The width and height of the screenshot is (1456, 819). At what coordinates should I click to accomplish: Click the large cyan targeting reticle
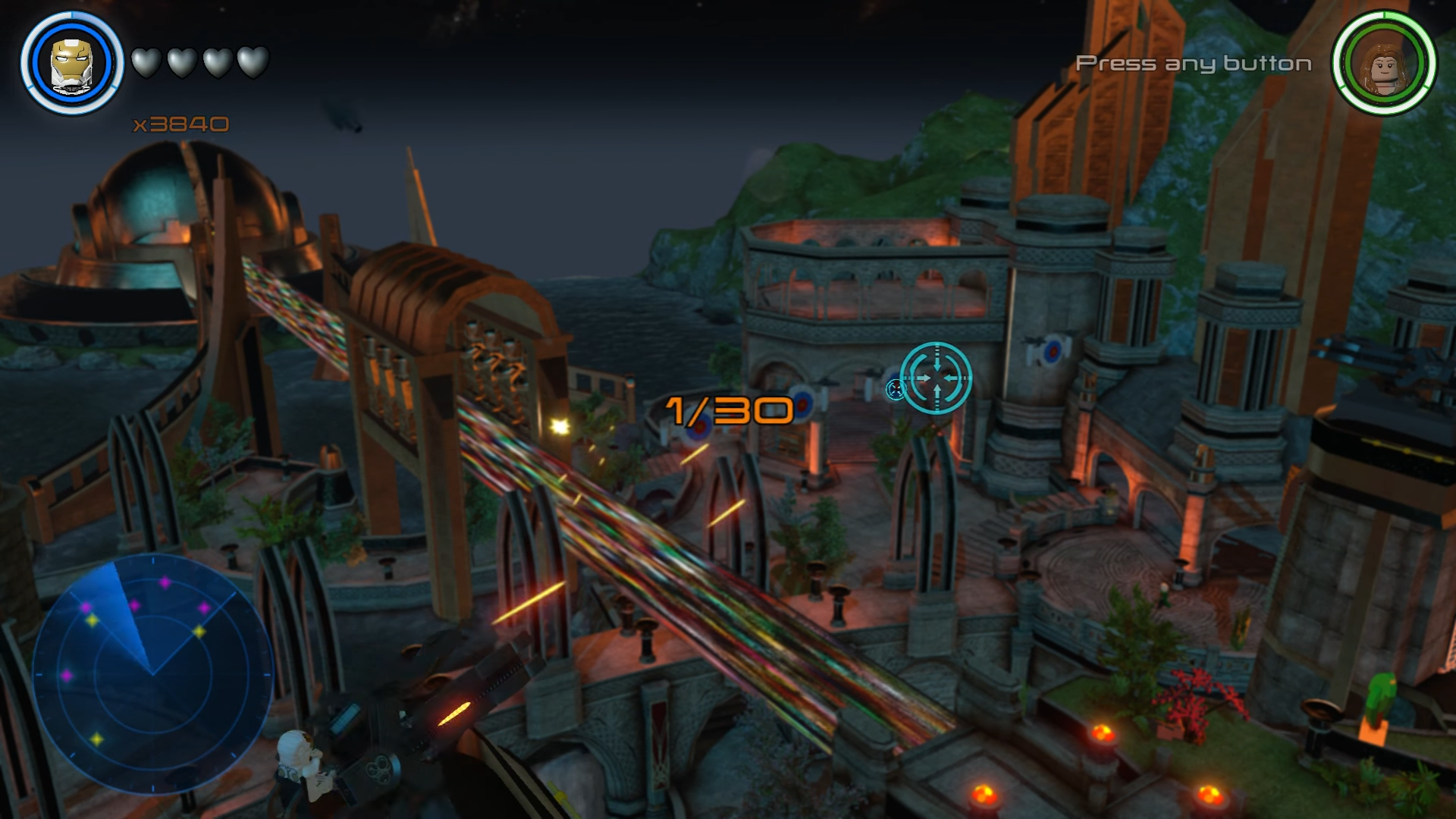pos(937,378)
